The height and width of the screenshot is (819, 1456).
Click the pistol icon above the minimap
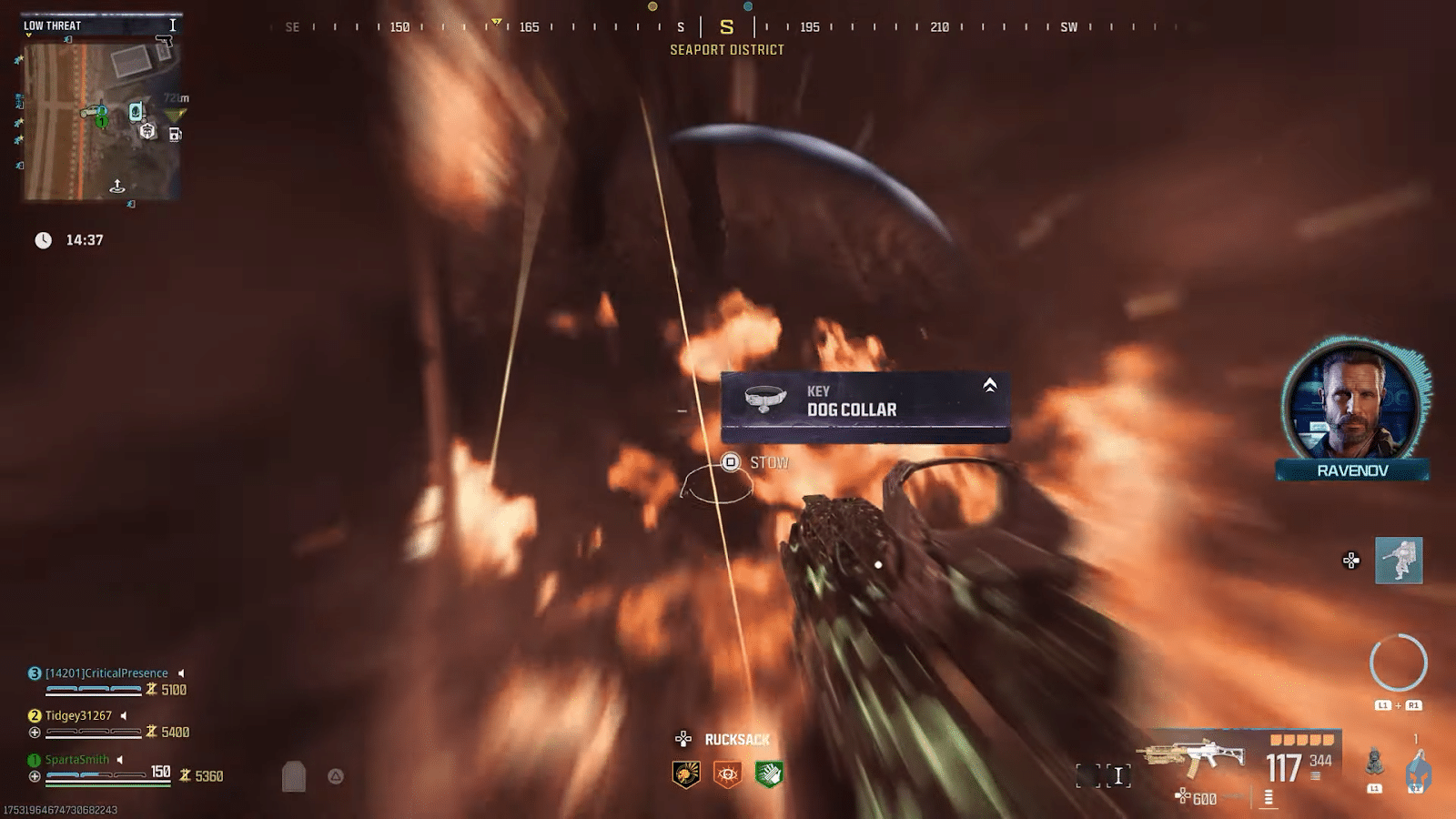point(164,41)
